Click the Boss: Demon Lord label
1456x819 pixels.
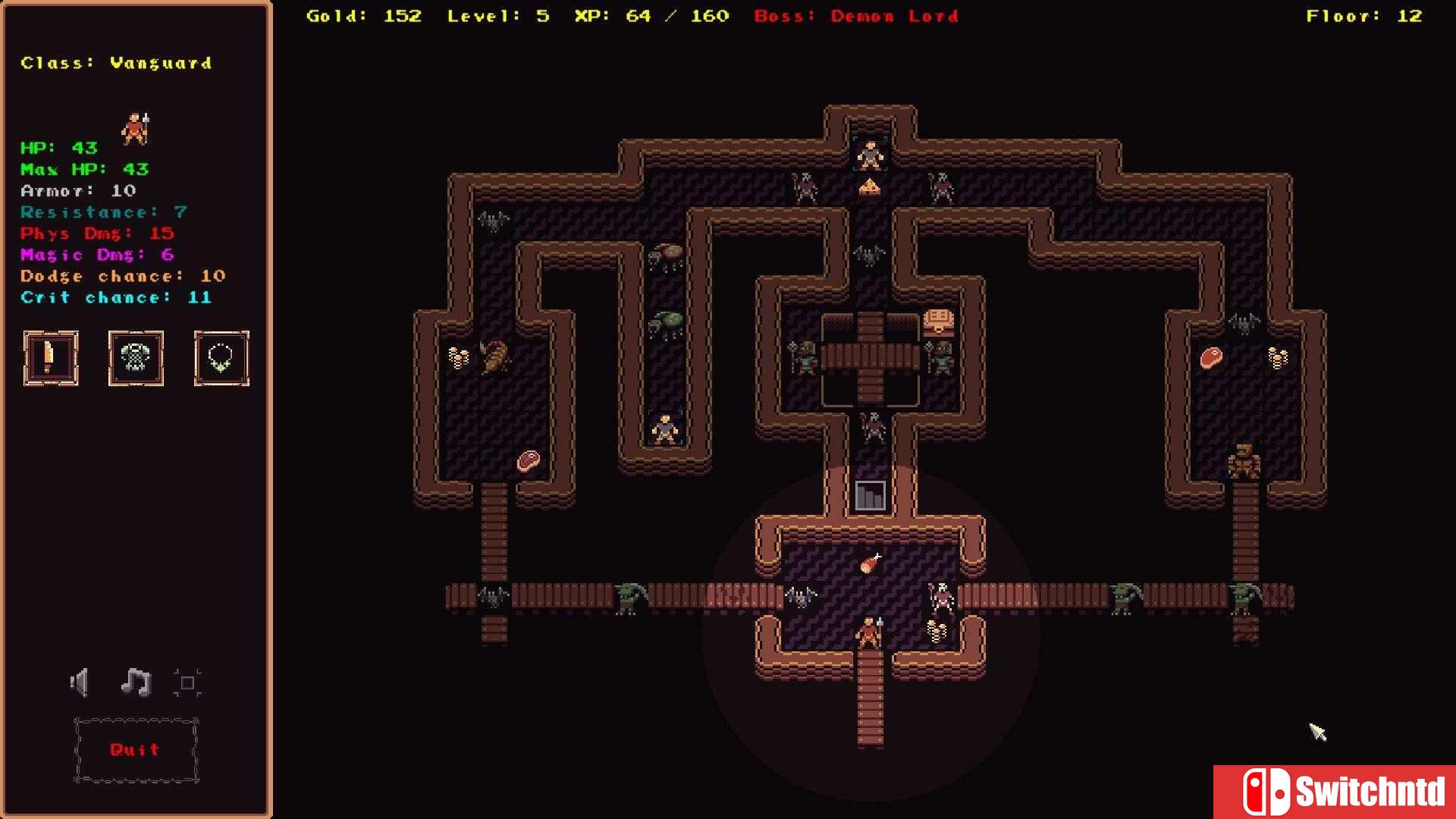tap(855, 16)
